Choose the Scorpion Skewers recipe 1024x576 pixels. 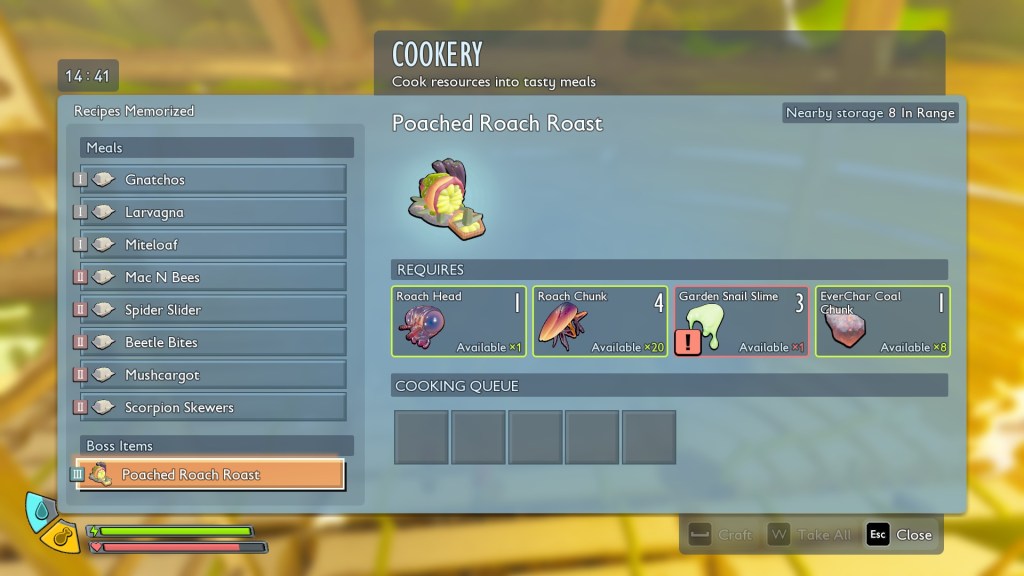(x=213, y=407)
